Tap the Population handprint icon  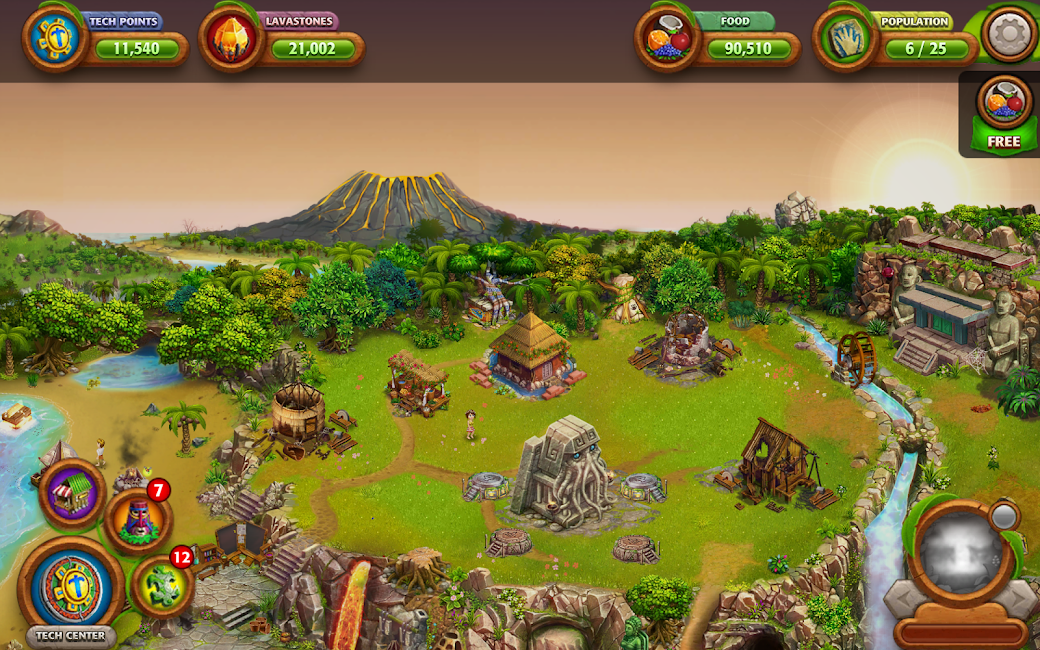click(x=846, y=40)
